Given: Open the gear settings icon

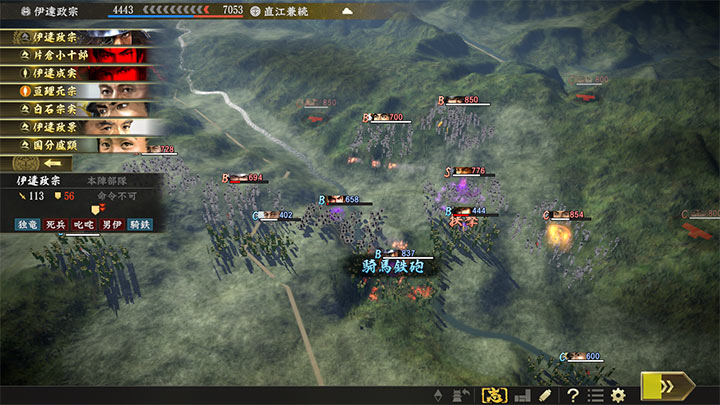Looking at the screenshot, I should coord(620,395).
